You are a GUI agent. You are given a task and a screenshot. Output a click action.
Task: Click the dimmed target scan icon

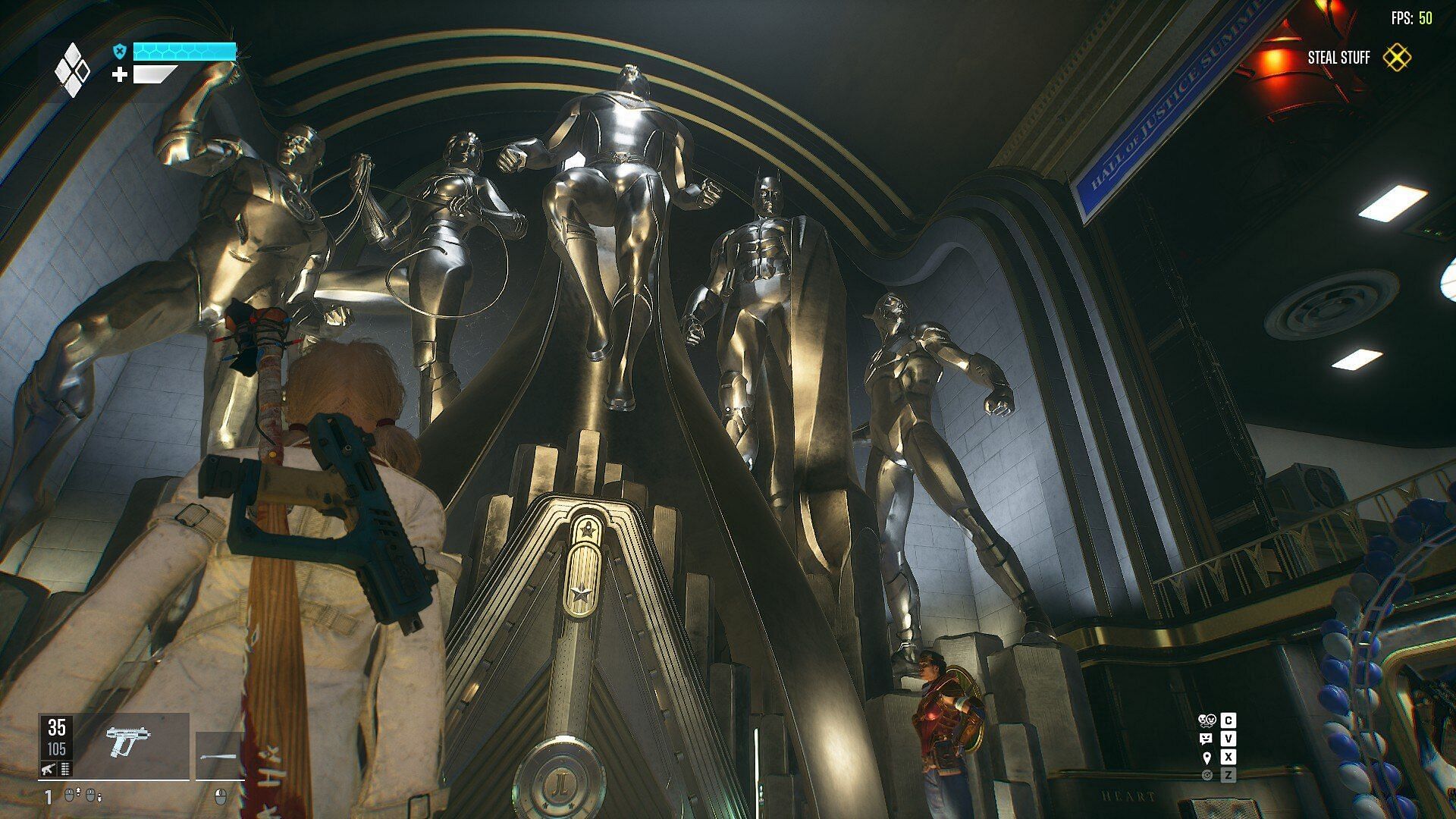pyautogui.click(x=1207, y=775)
